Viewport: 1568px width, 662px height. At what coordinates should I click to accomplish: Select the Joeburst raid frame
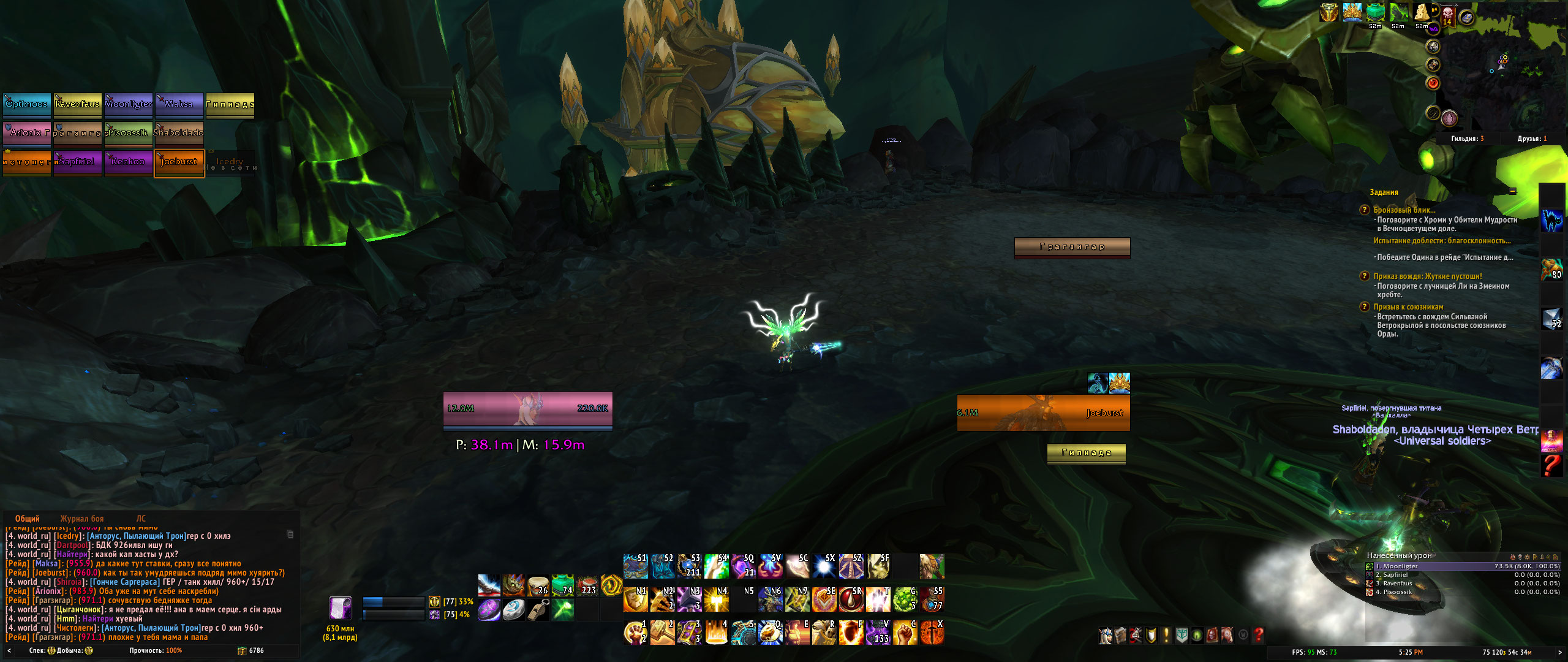(x=179, y=162)
